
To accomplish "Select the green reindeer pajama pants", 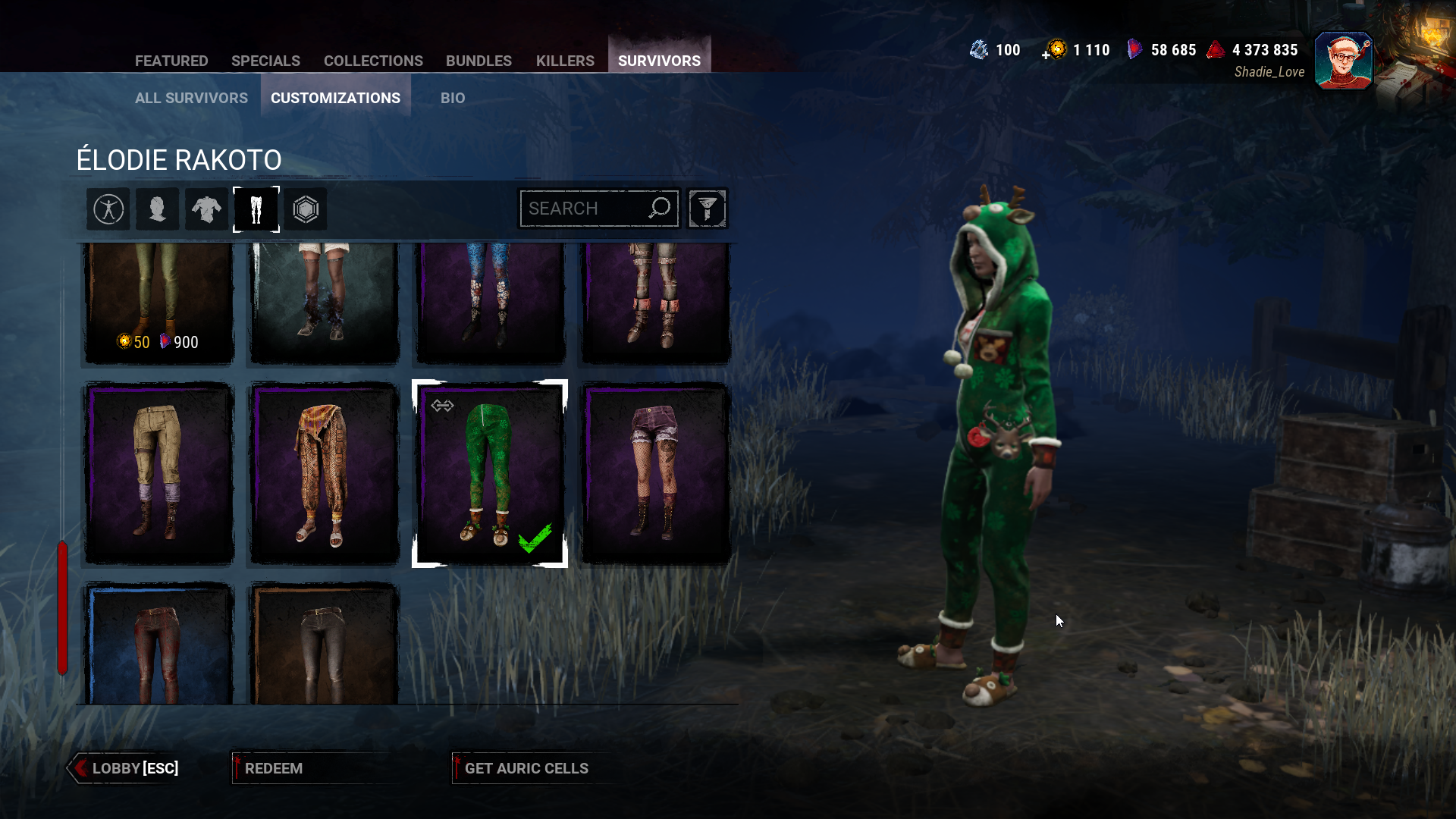I will pyautogui.click(x=490, y=473).
